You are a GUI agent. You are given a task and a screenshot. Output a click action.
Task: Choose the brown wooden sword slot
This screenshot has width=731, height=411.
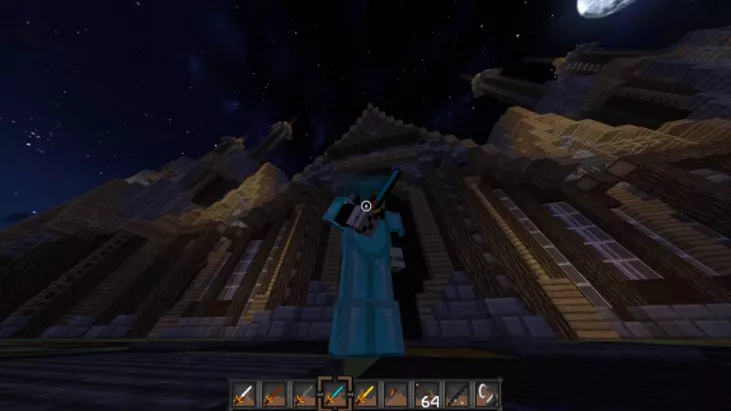(x=273, y=393)
